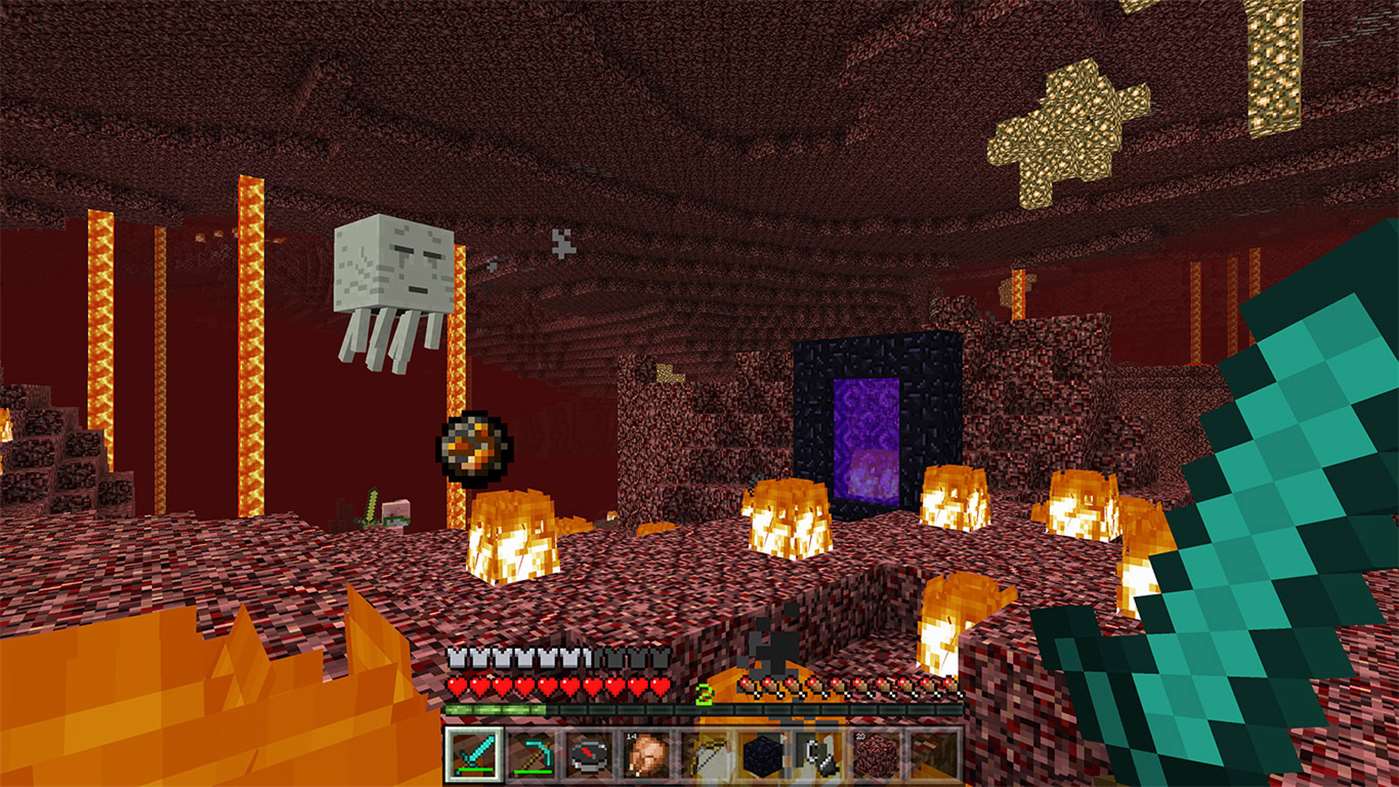
Task: Click the netherrack stack of 20
Action: tap(879, 762)
